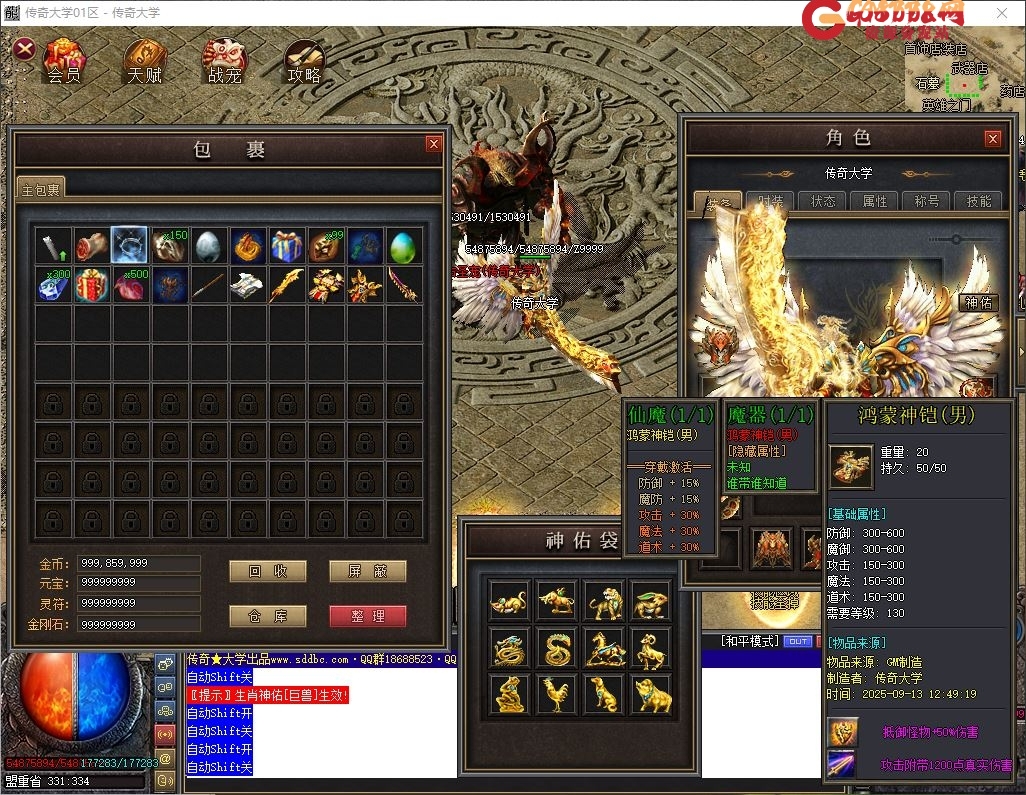Select the golden rooster zodiac statue

click(x=555, y=694)
